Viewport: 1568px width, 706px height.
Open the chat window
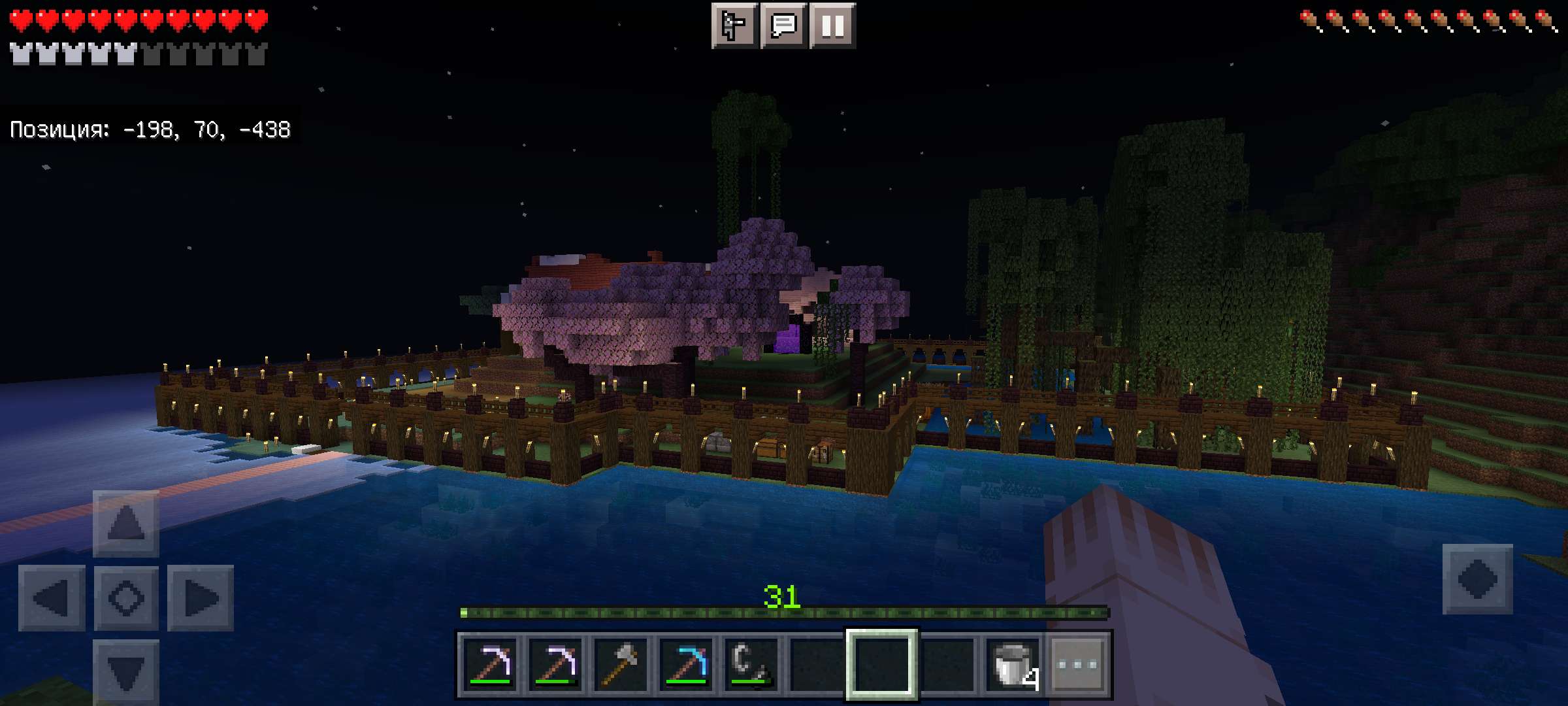tap(783, 26)
